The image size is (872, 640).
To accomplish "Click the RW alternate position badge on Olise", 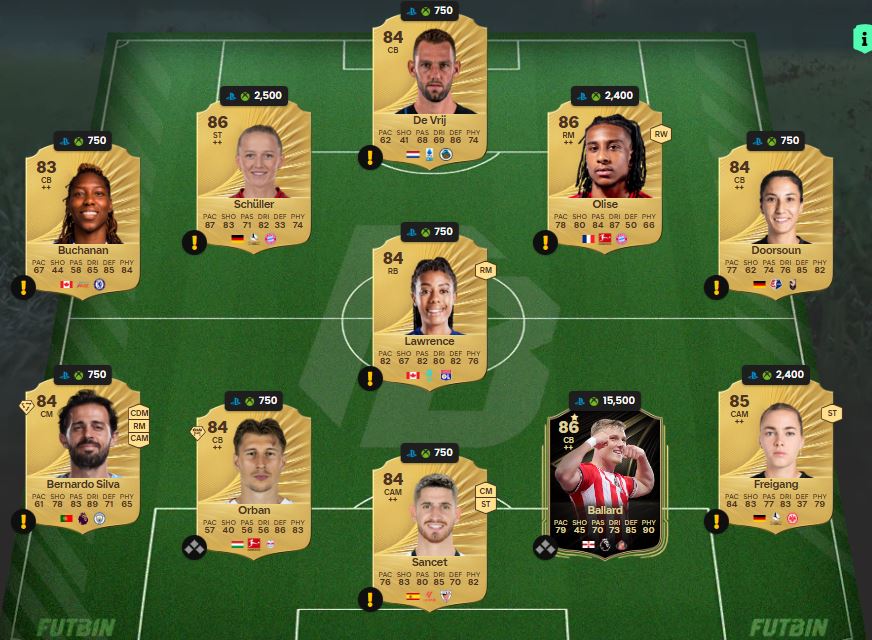I will [x=660, y=134].
